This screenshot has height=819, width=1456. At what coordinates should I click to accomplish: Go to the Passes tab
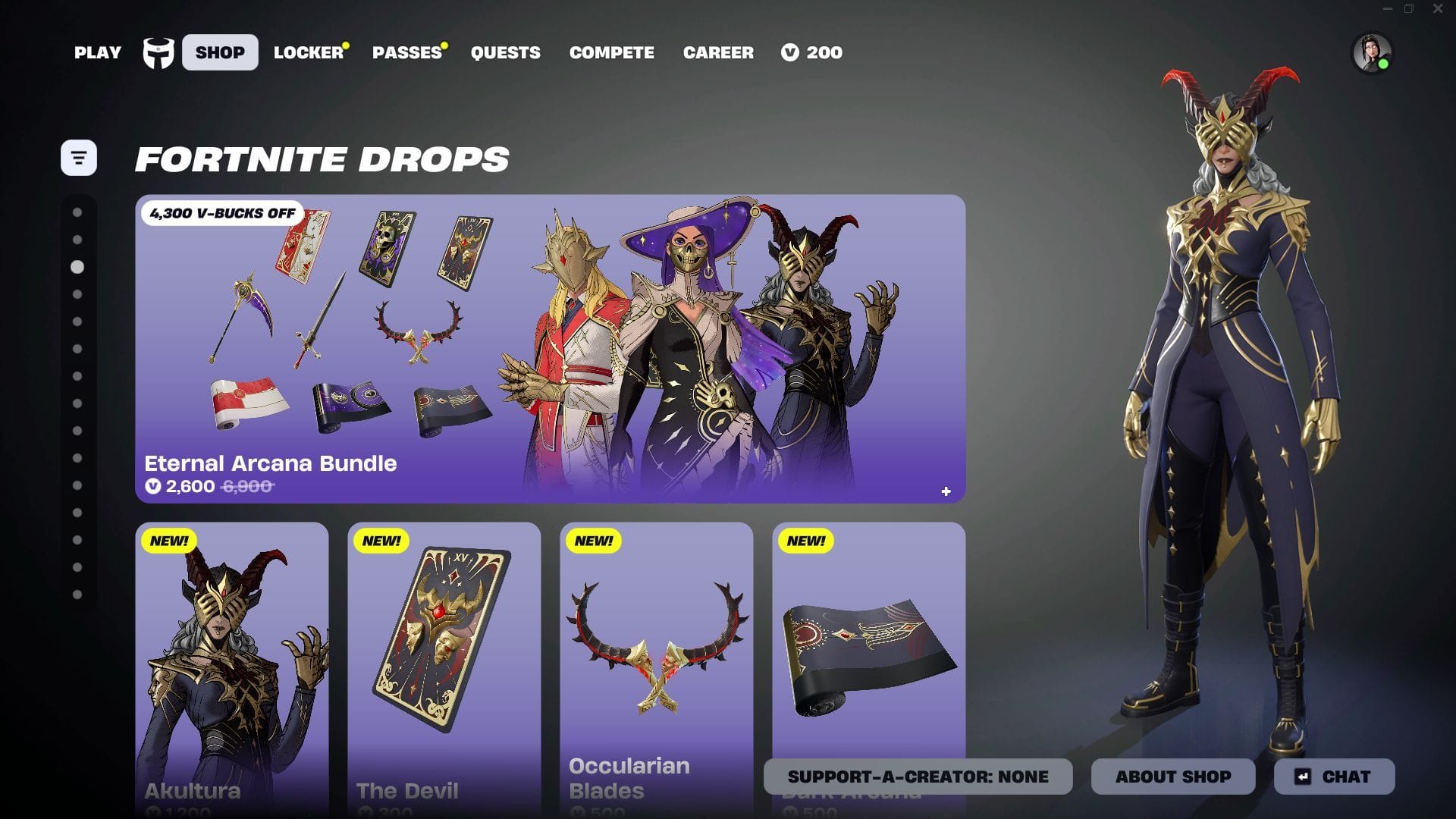click(x=407, y=52)
